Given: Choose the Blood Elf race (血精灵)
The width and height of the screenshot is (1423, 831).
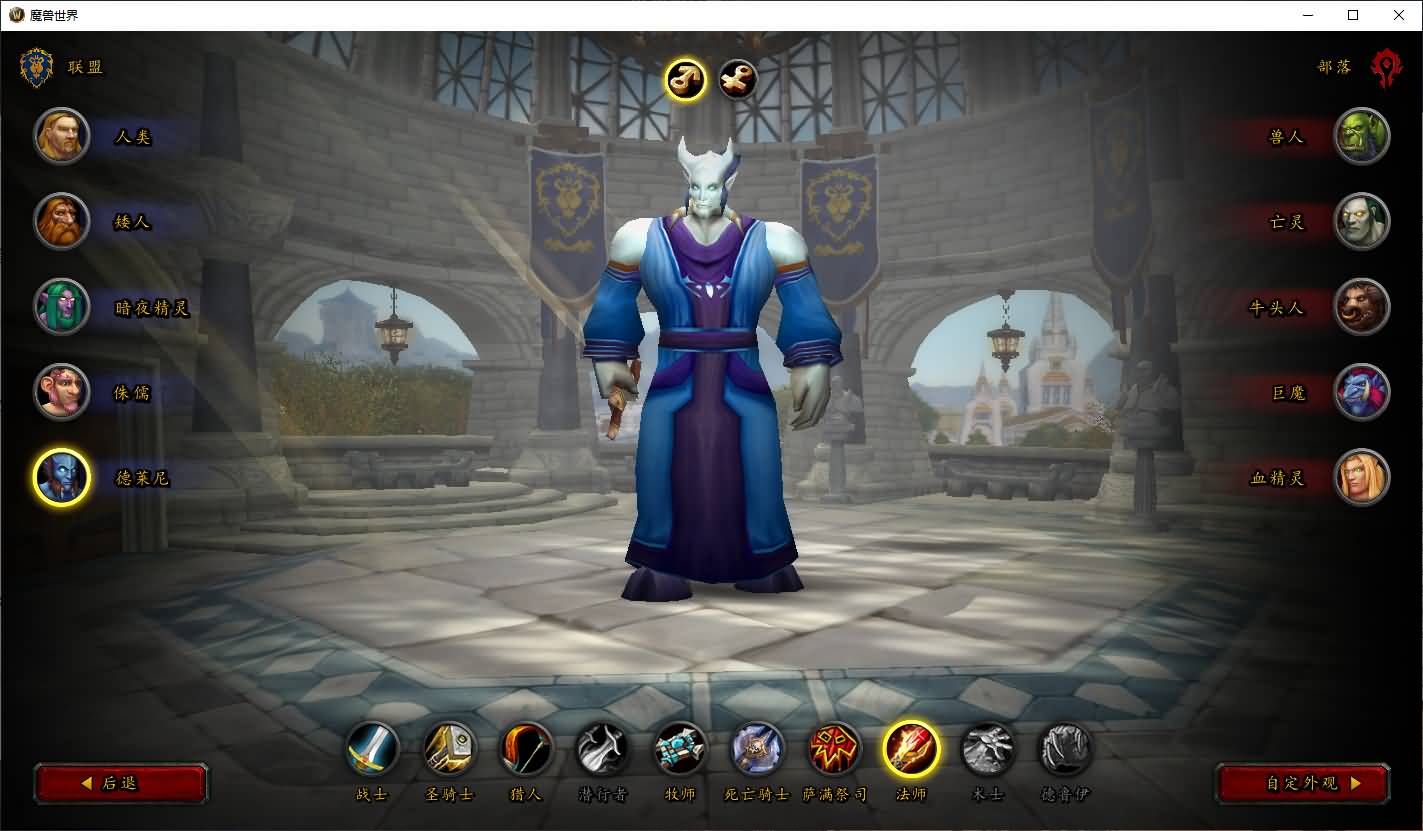Looking at the screenshot, I should coord(1361,477).
